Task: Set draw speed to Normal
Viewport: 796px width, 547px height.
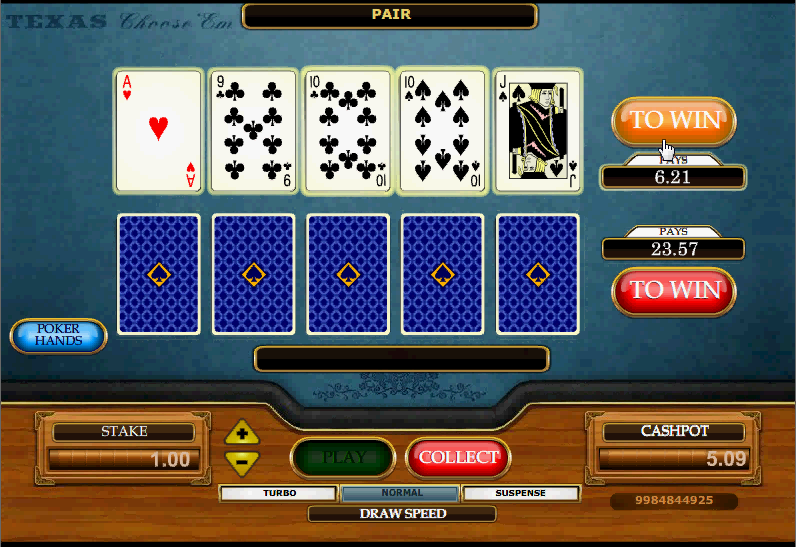Action: pyautogui.click(x=400, y=493)
